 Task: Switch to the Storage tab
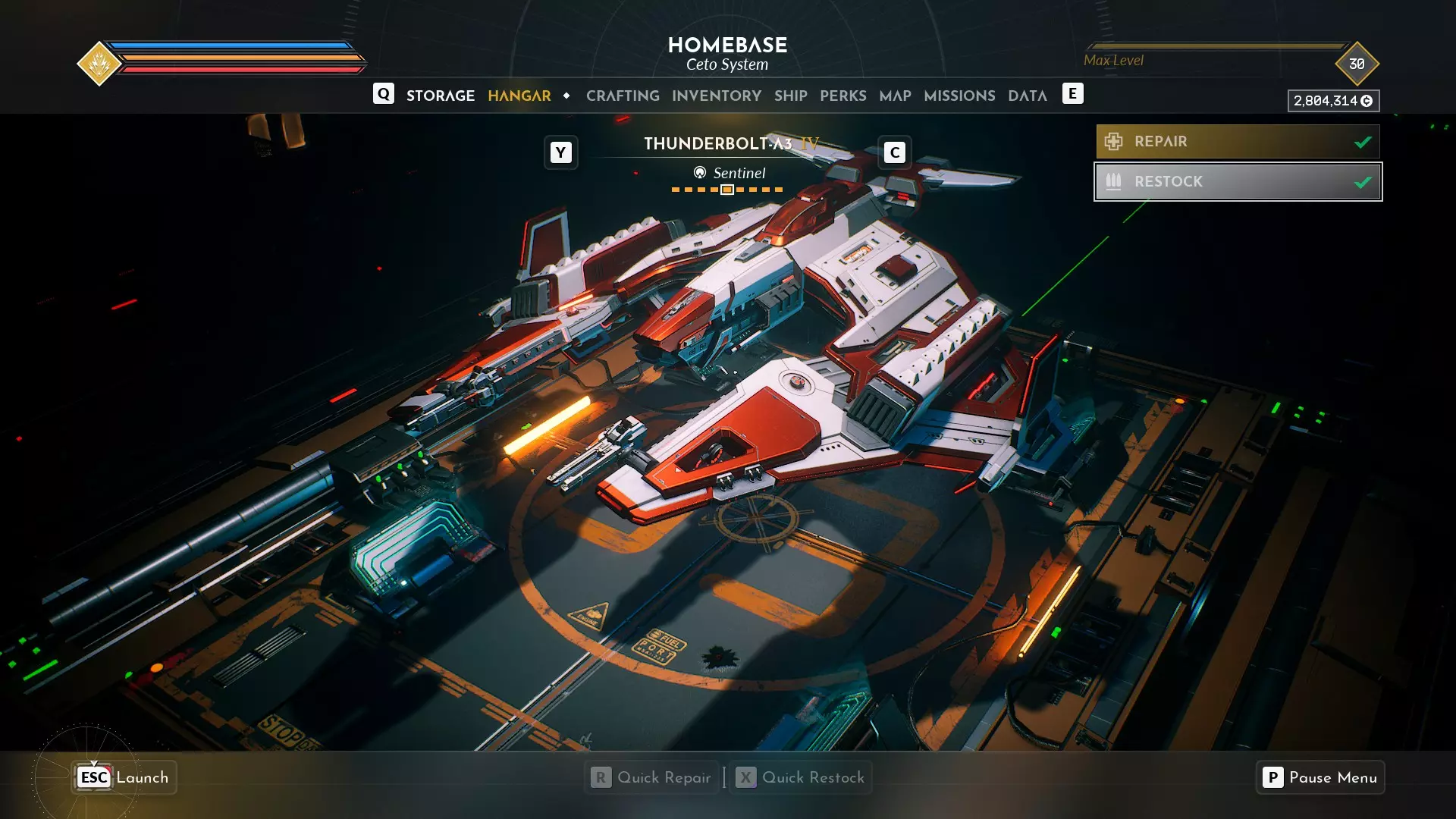(x=440, y=96)
